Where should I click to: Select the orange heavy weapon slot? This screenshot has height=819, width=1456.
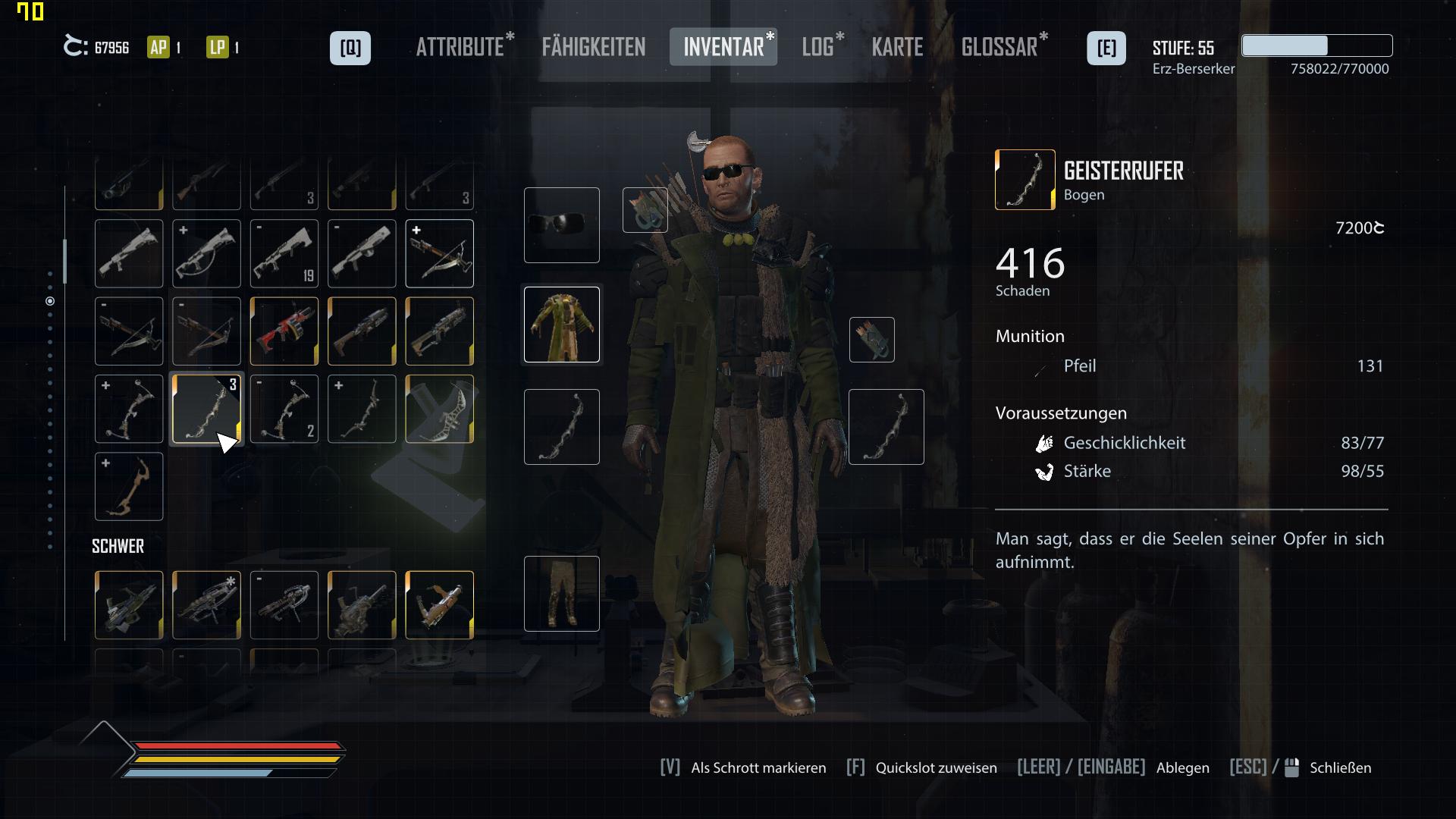440,605
